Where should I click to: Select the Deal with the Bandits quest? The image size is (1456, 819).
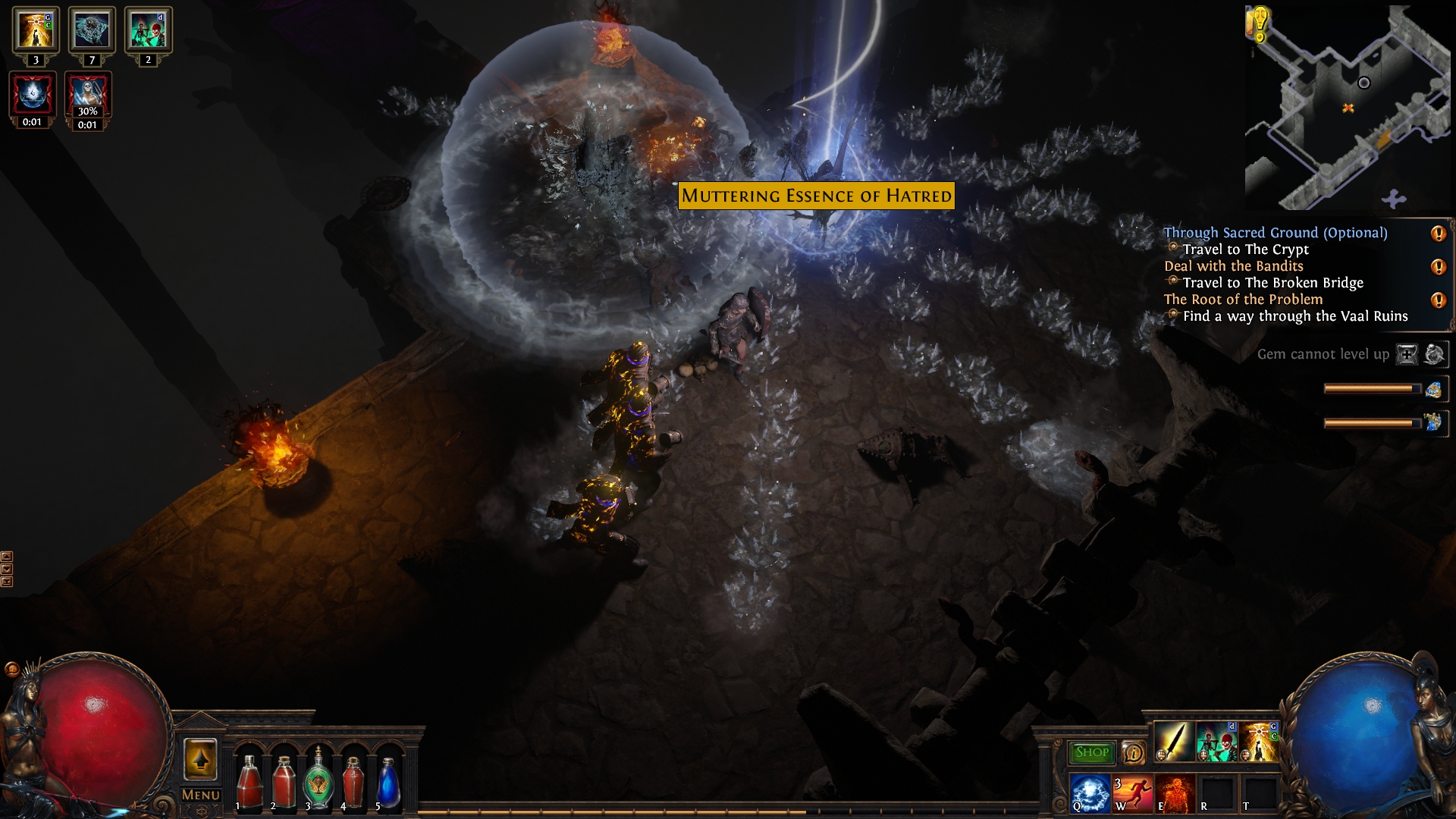click(1233, 266)
